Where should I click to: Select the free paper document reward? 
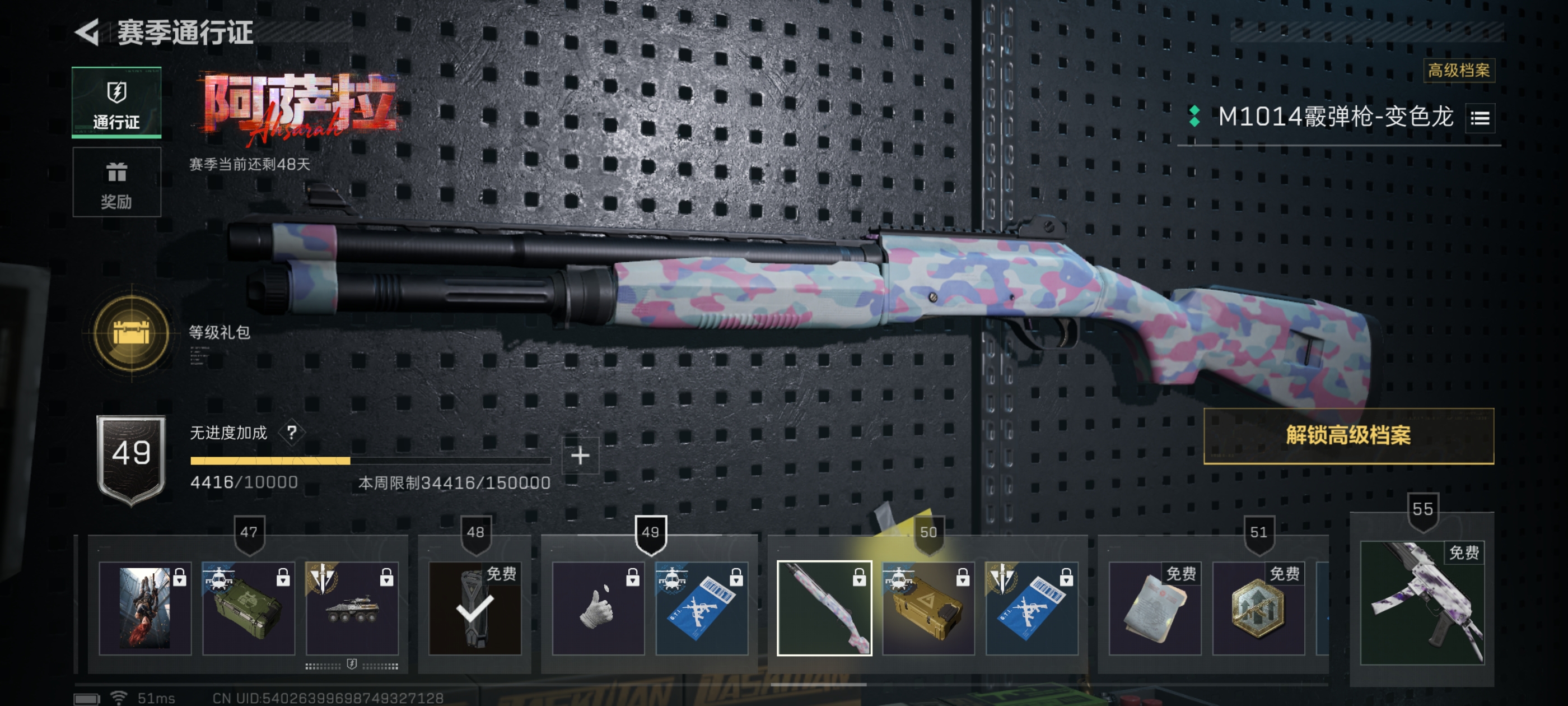click(x=1154, y=608)
